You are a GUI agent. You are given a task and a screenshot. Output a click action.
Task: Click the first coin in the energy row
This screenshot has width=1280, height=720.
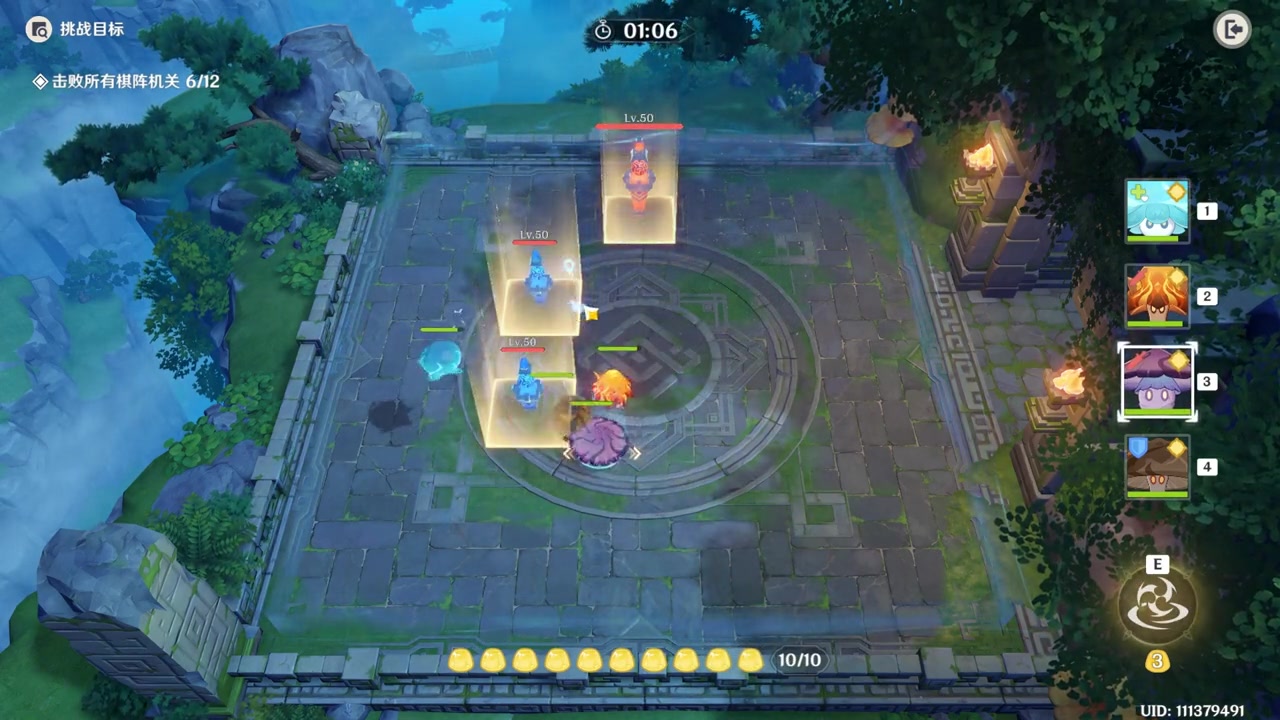(460, 661)
